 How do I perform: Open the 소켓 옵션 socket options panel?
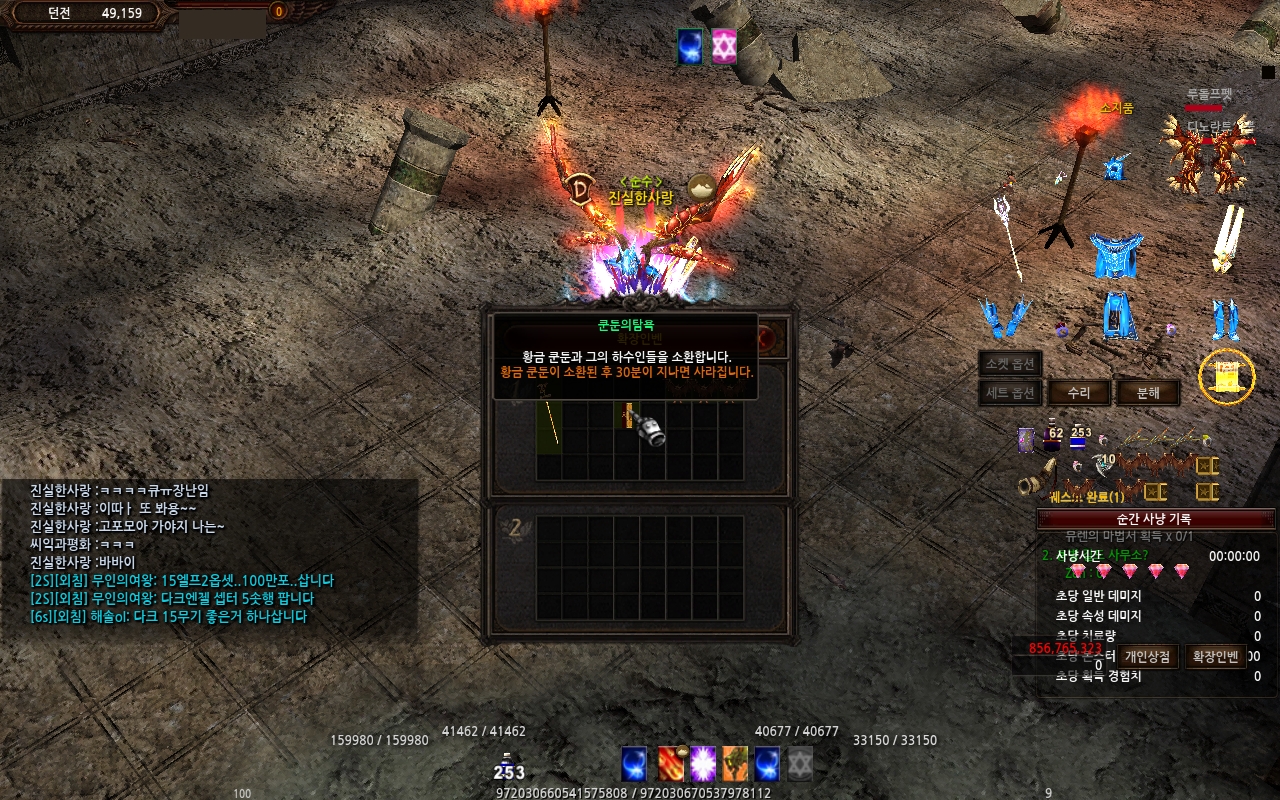click(x=1010, y=363)
